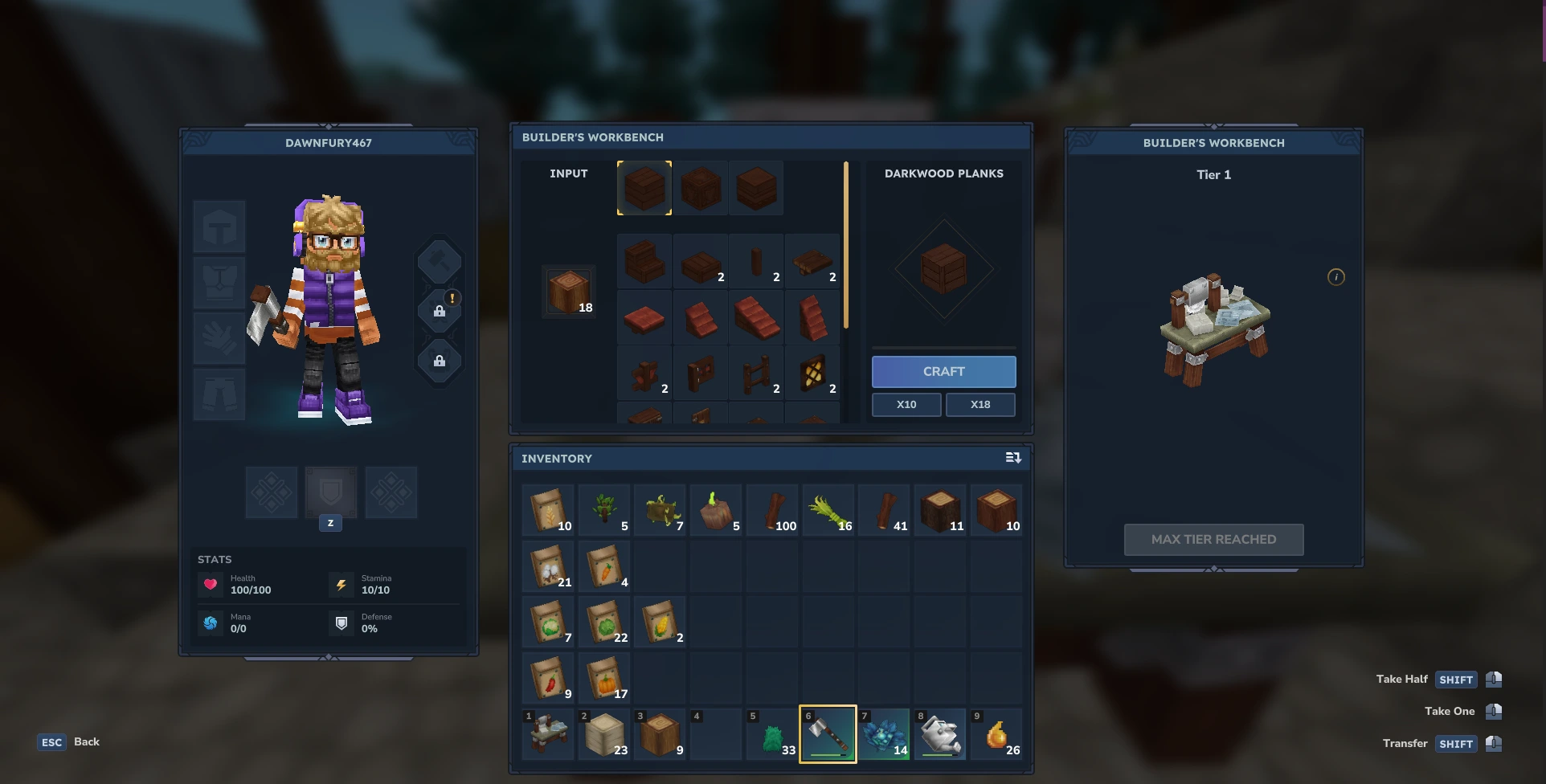This screenshot has width=1546, height=784.
Task: Open the crafting hammer panel icon
Action: pyautogui.click(x=440, y=260)
